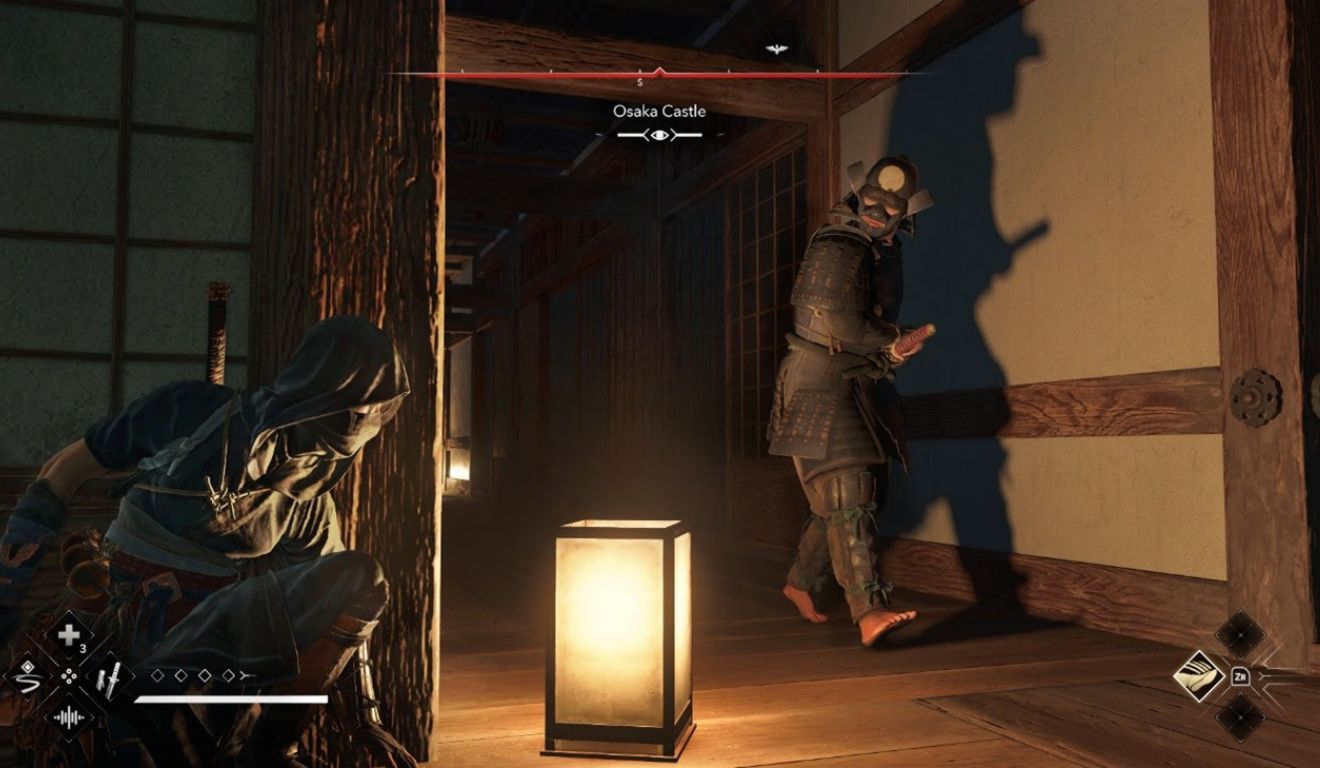
Task: Trigger the highlighted hand strike ability
Action: 1199,676
